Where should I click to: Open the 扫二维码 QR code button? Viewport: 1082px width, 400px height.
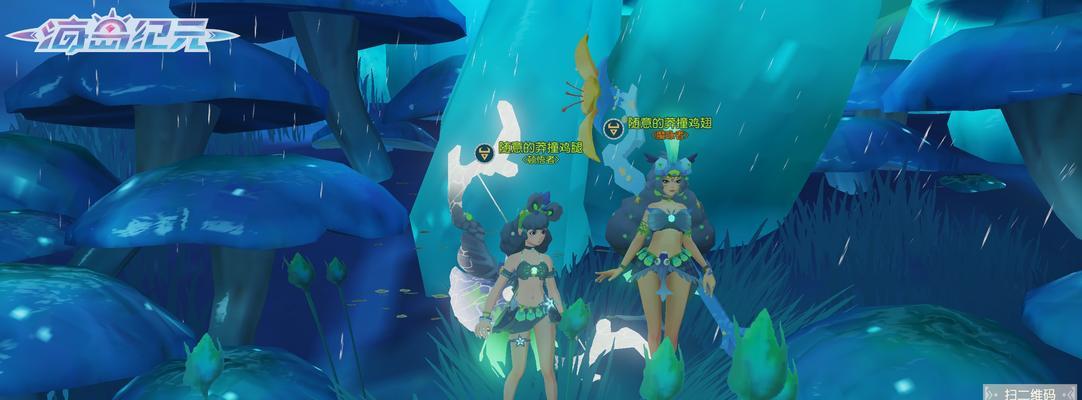point(1033,391)
